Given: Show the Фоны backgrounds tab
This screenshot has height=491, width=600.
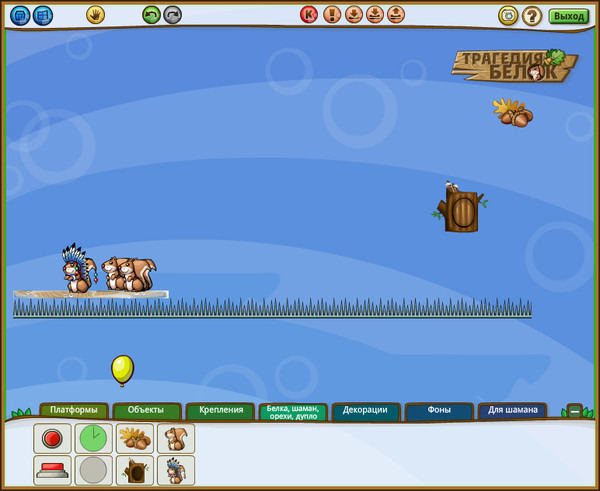Looking at the screenshot, I should [438, 410].
